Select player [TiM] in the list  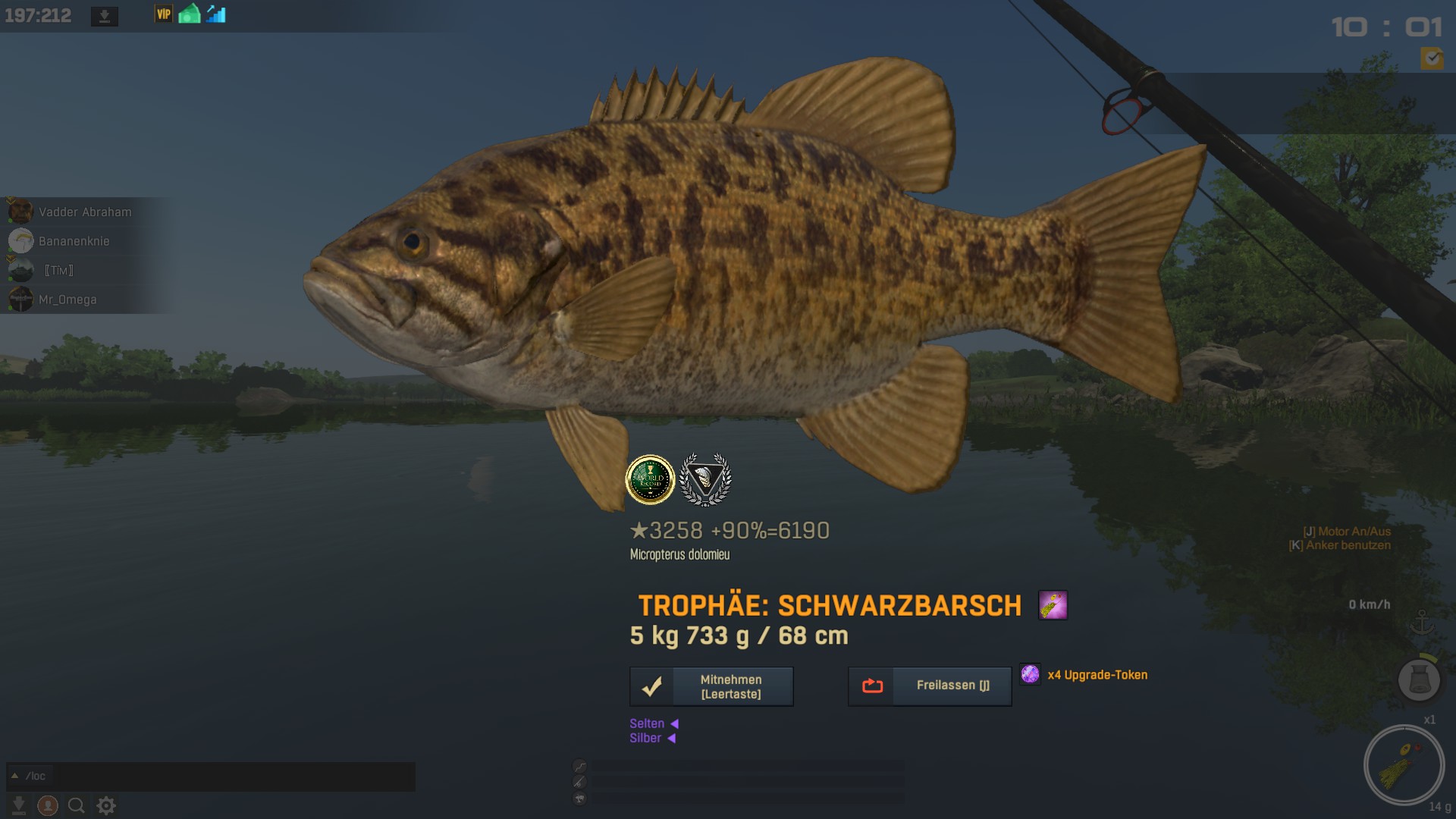click(58, 271)
